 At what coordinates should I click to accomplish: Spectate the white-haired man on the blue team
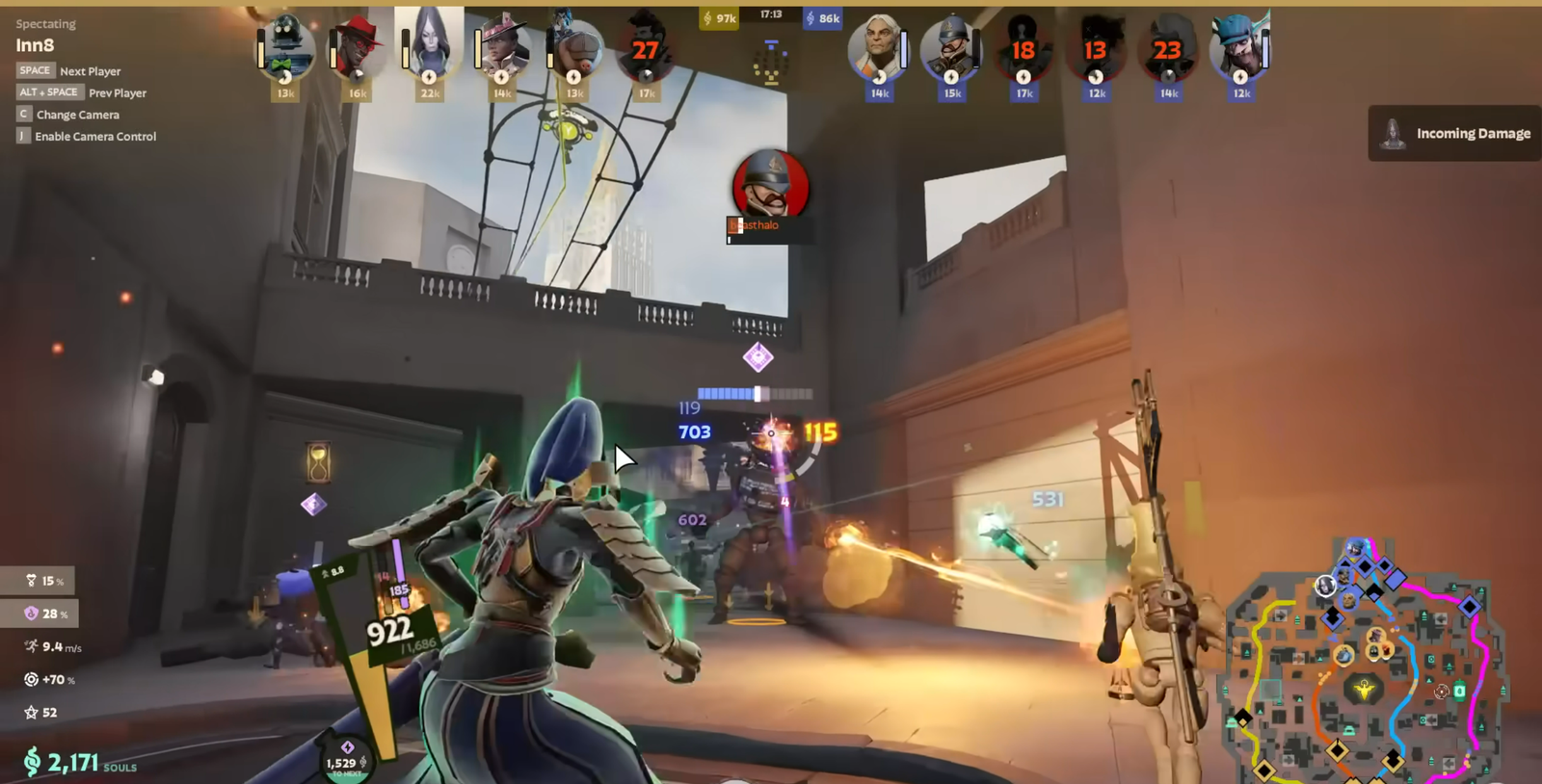coord(879,48)
